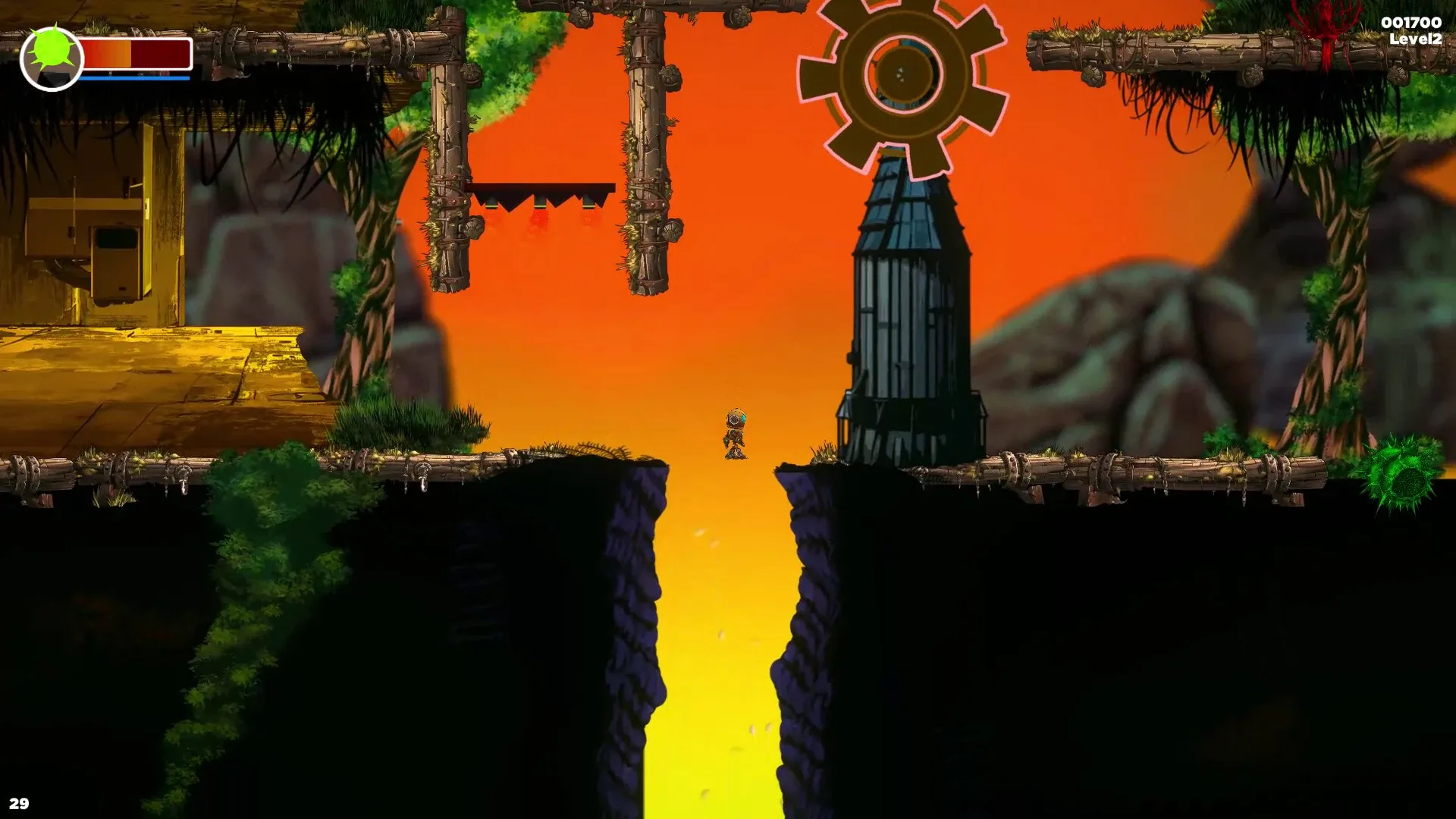
Task: Toggle the blue energy bar
Action: [x=135, y=76]
